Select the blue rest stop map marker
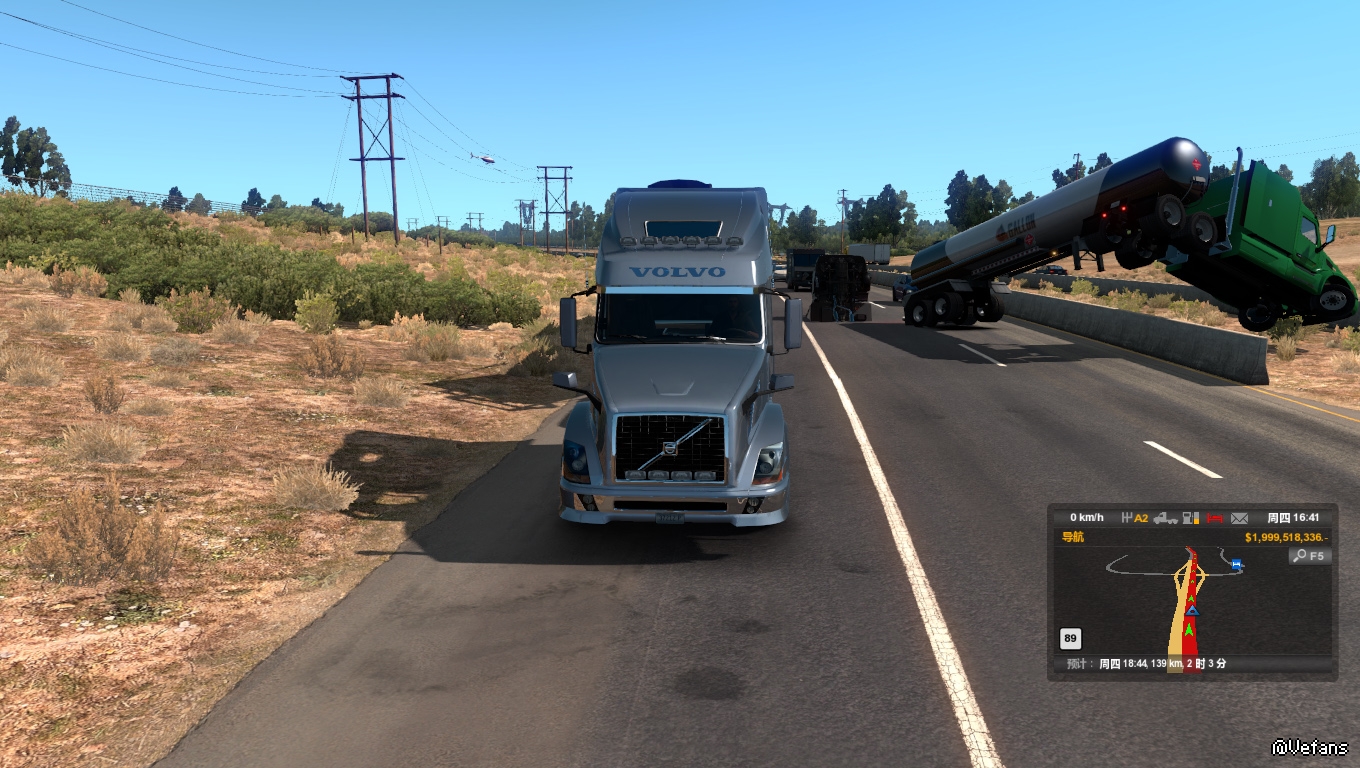The width and height of the screenshot is (1360, 768). coord(1237,565)
